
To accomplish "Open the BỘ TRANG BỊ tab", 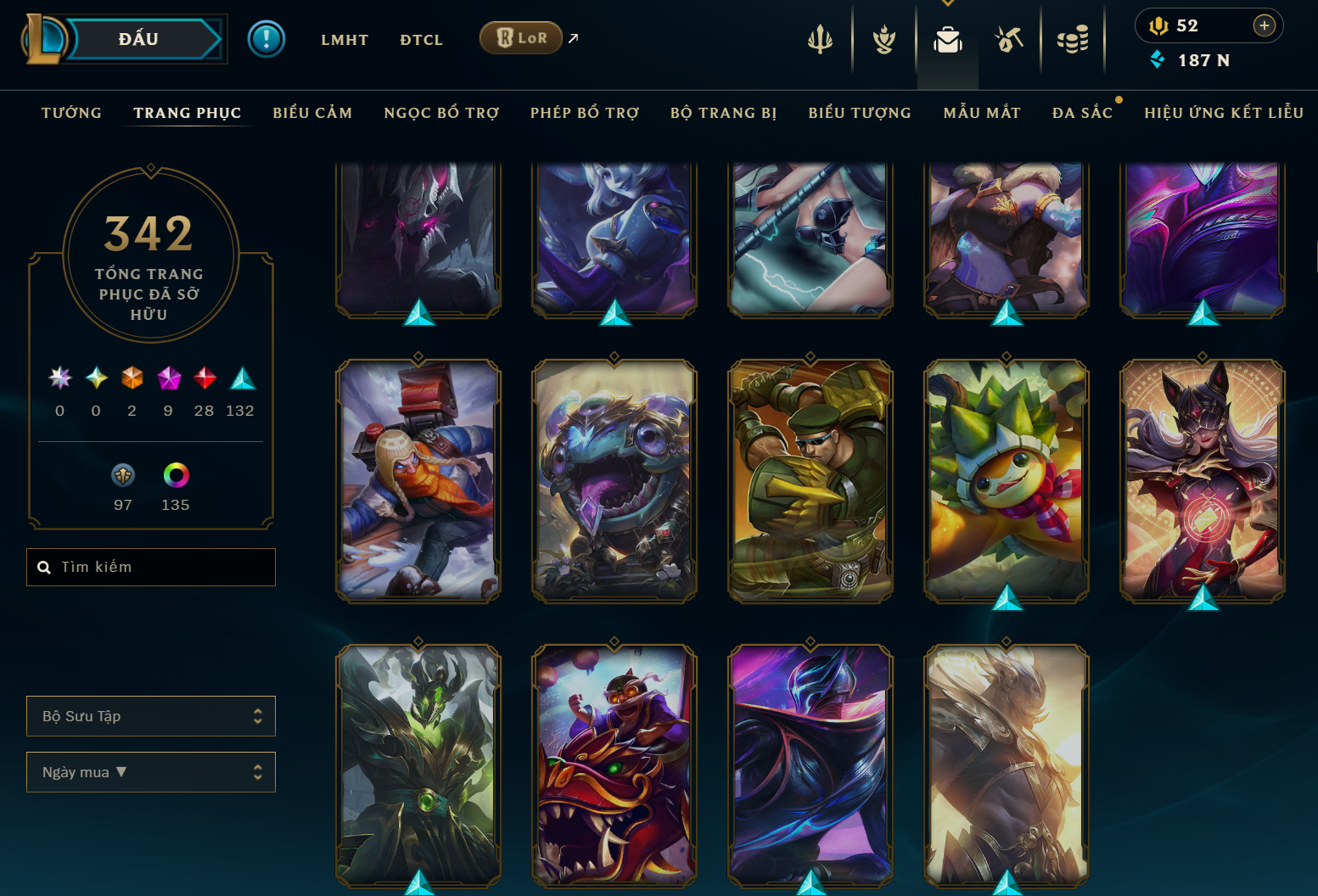I will click(723, 113).
